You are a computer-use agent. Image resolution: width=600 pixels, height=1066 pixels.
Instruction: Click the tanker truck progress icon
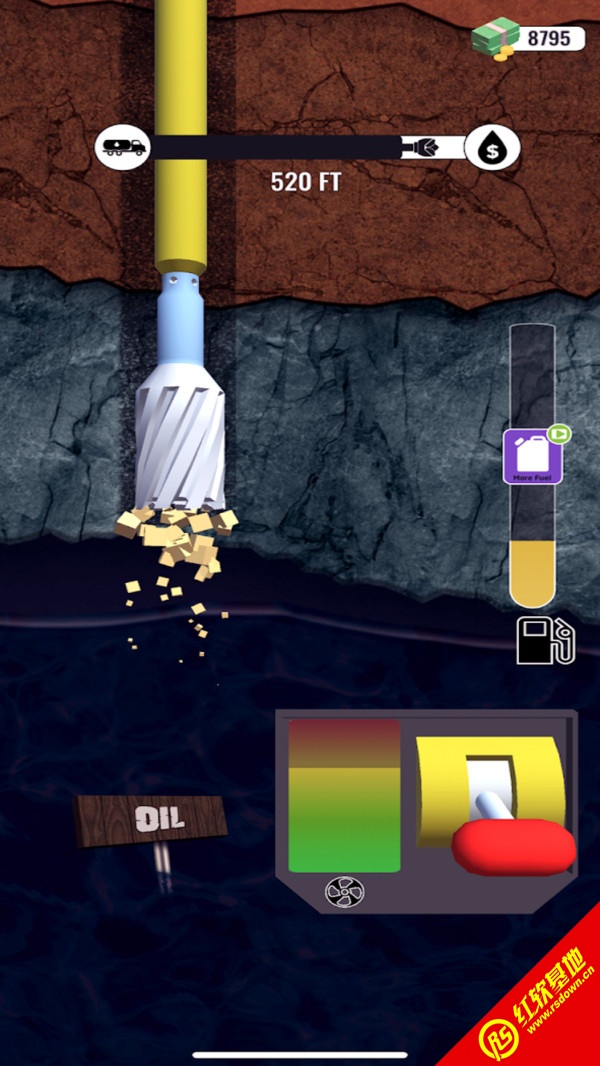[123, 148]
